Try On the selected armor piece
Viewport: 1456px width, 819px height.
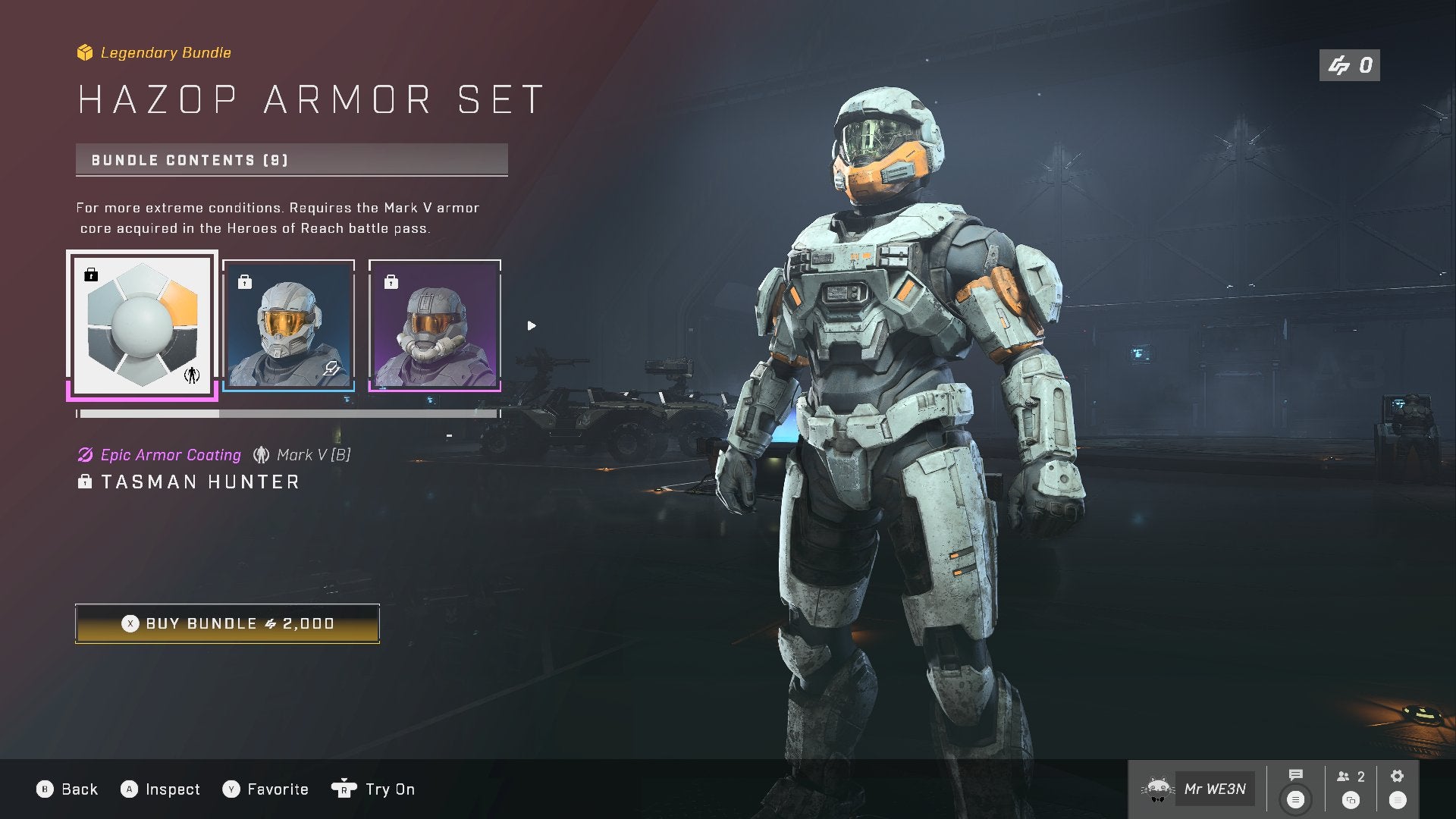(374, 789)
